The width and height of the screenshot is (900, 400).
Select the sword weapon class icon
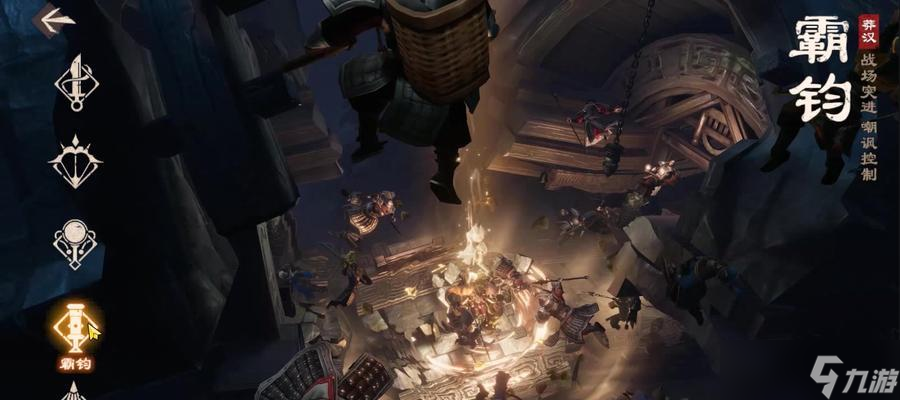pyautogui.click(x=76, y=82)
